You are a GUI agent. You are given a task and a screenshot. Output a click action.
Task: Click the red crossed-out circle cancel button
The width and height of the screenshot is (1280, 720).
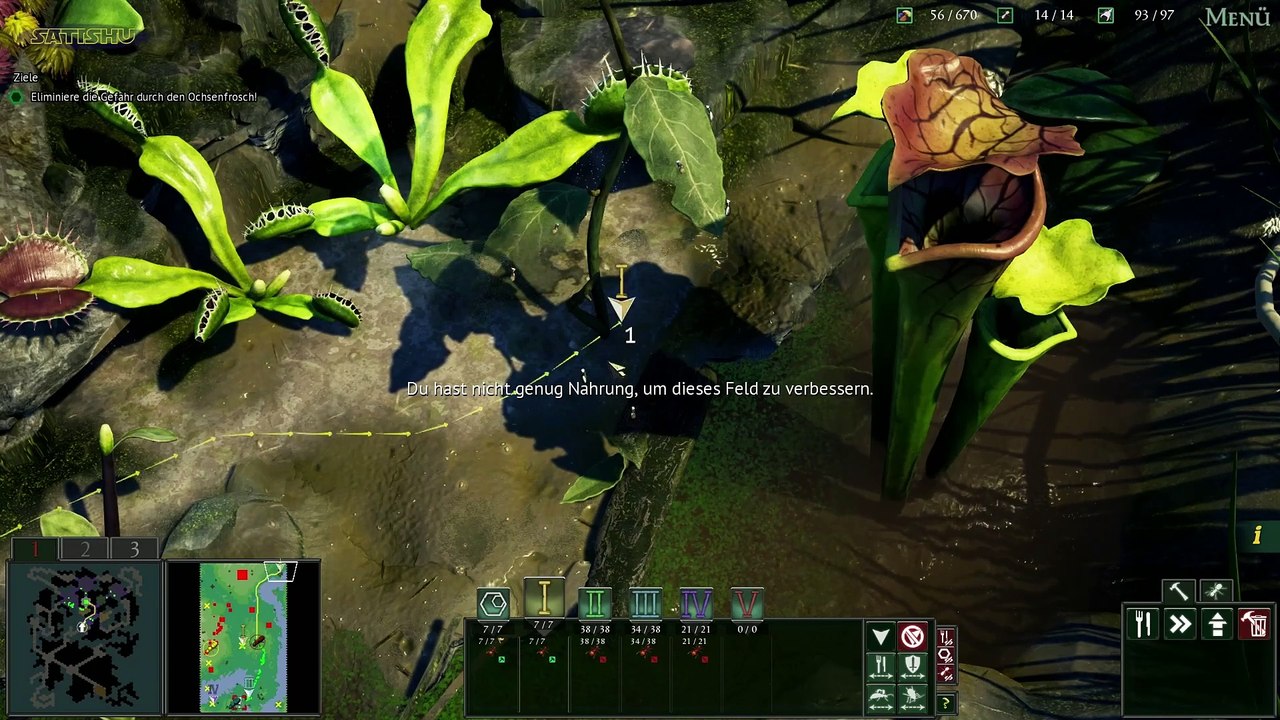(912, 637)
